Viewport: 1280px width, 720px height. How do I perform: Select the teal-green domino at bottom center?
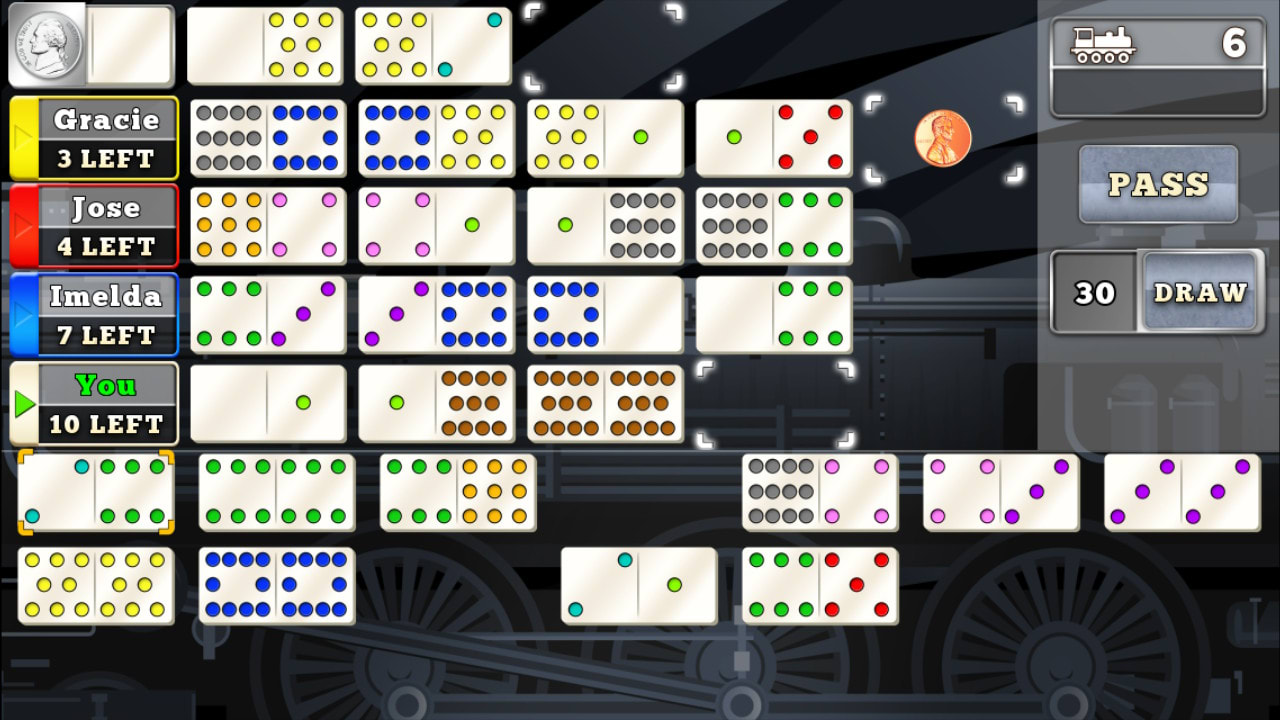tap(638, 587)
